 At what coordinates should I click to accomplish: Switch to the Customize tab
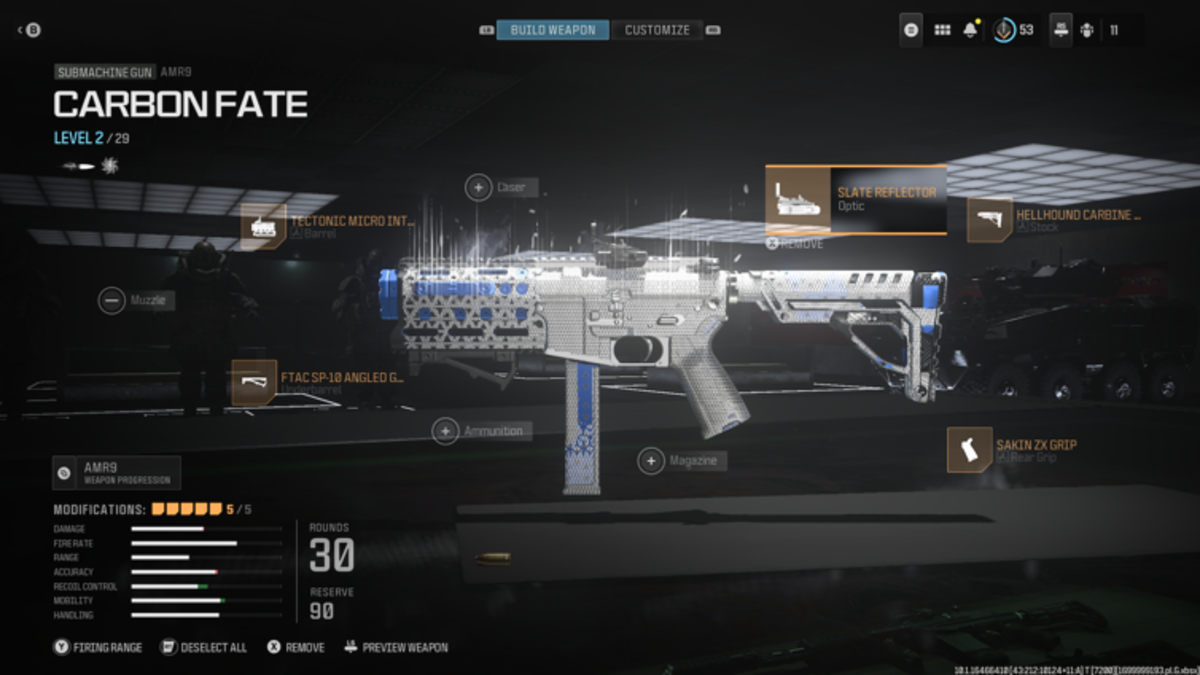coord(656,30)
